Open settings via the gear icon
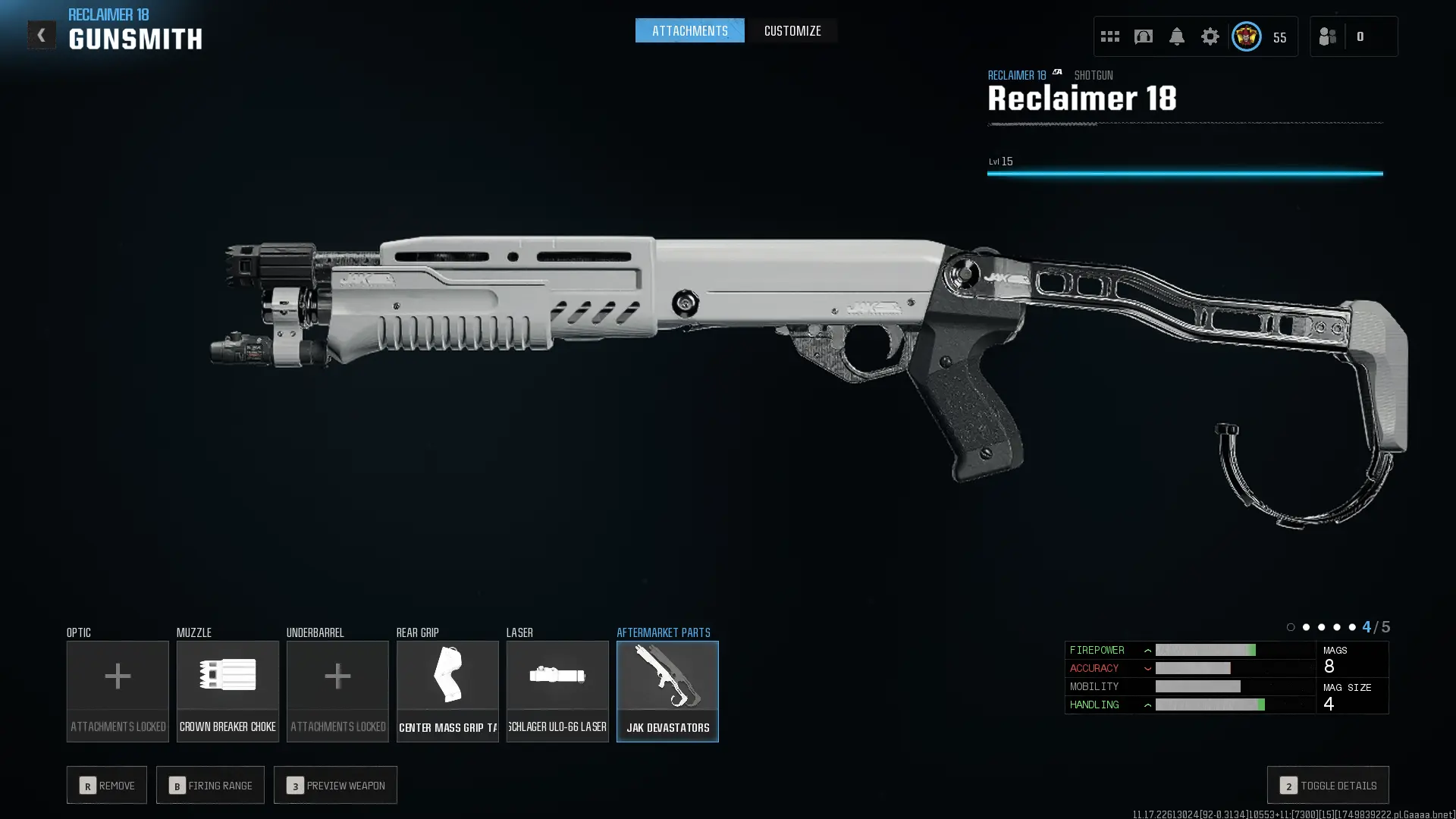Image resolution: width=1456 pixels, height=819 pixels. (x=1210, y=36)
